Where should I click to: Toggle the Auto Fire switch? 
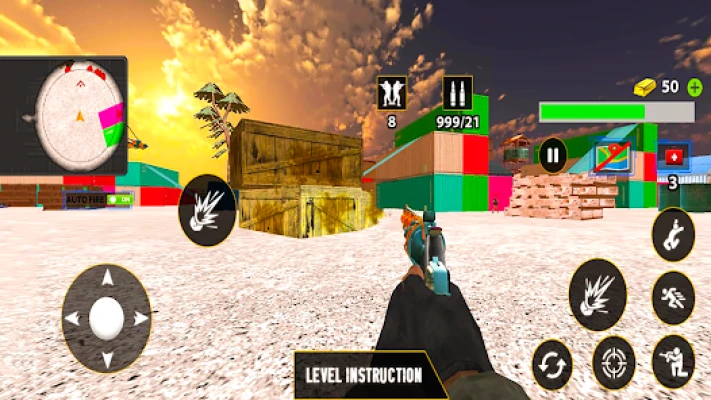(x=121, y=199)
